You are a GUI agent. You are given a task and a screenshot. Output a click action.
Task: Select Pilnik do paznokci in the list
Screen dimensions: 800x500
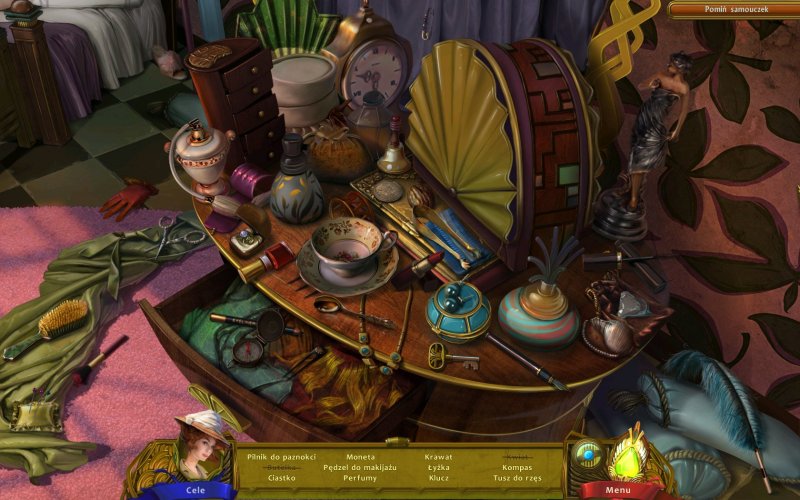point(281,457)
